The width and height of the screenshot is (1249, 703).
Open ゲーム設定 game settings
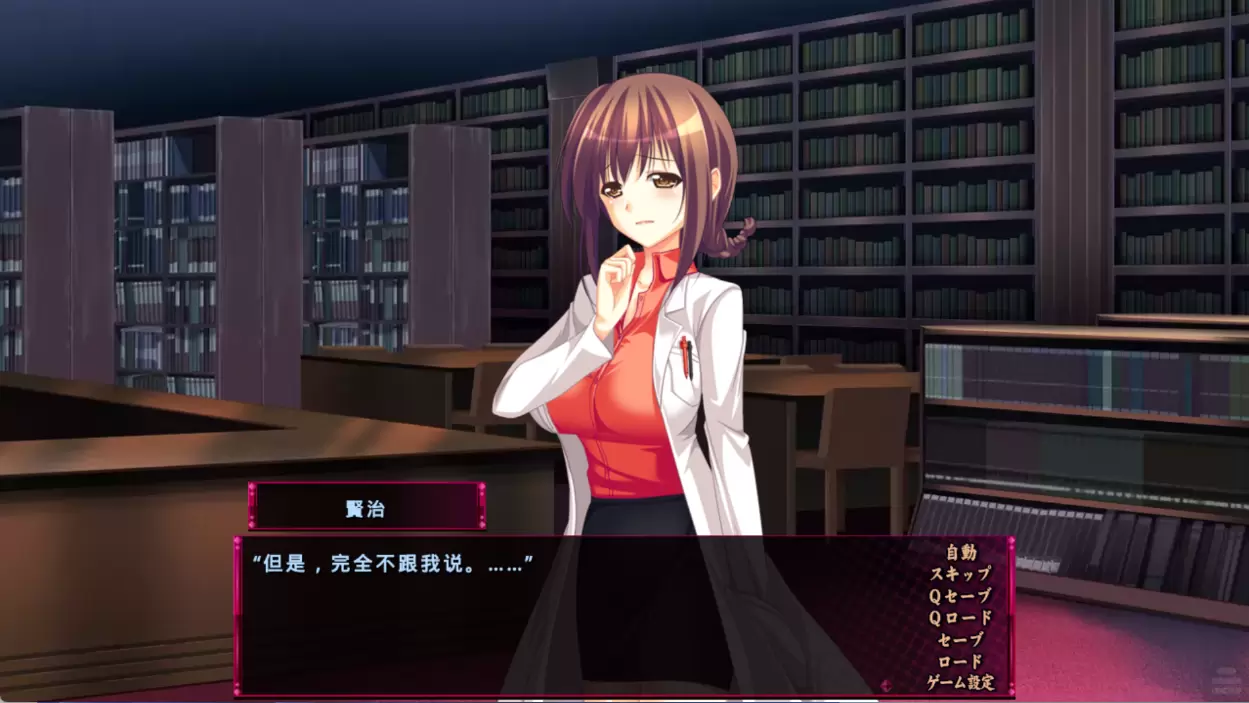click(960, 684)
